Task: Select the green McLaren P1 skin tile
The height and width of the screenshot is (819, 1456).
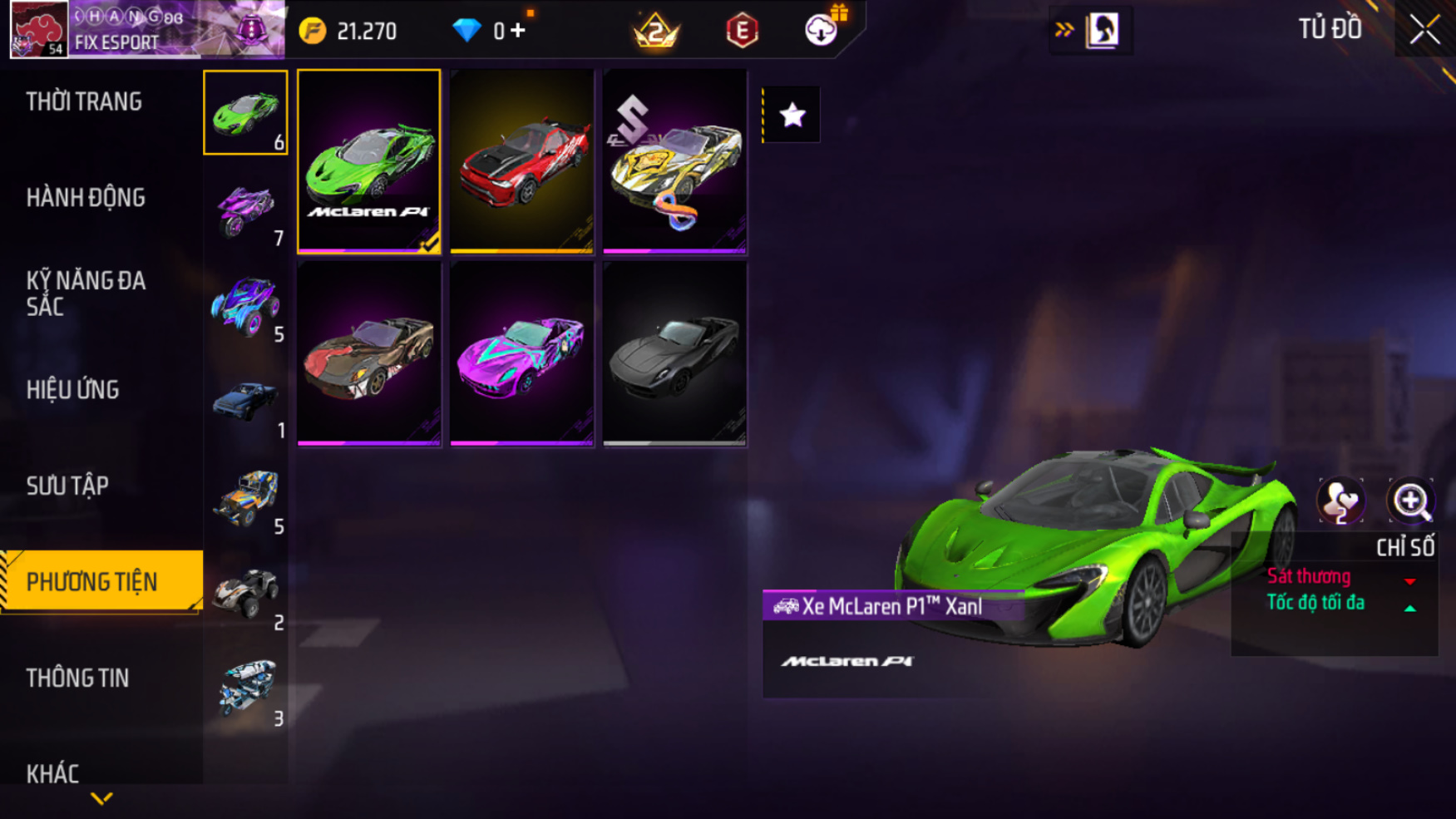Action: pos(369,161)
